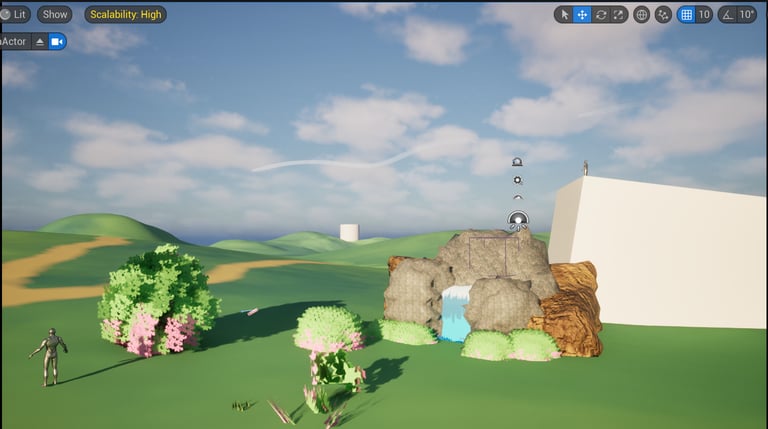Click the eject actor pilot button
Image resolution: width=768 pixels, height=429 pixels.
pyautogui.click(x=40, y=42)
